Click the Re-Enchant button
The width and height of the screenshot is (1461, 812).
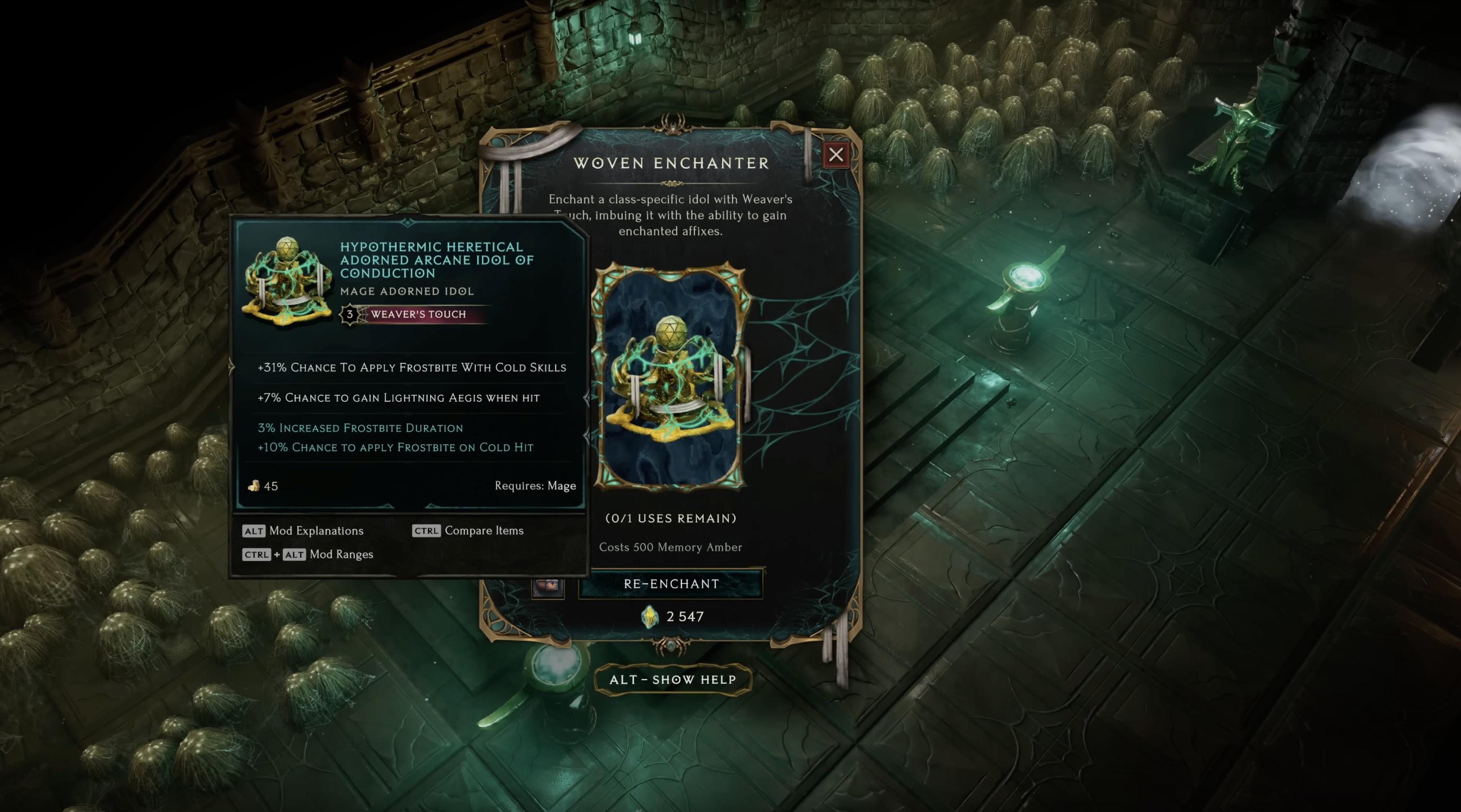coord(671,584)
